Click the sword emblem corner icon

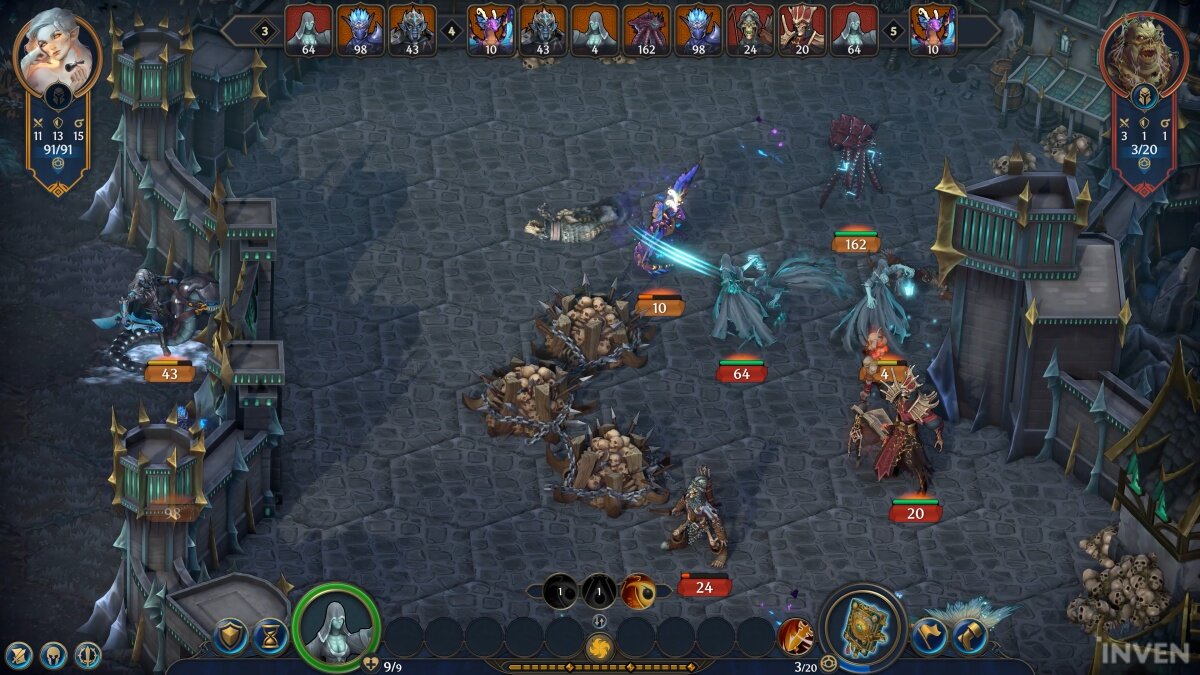coord(88,655)
